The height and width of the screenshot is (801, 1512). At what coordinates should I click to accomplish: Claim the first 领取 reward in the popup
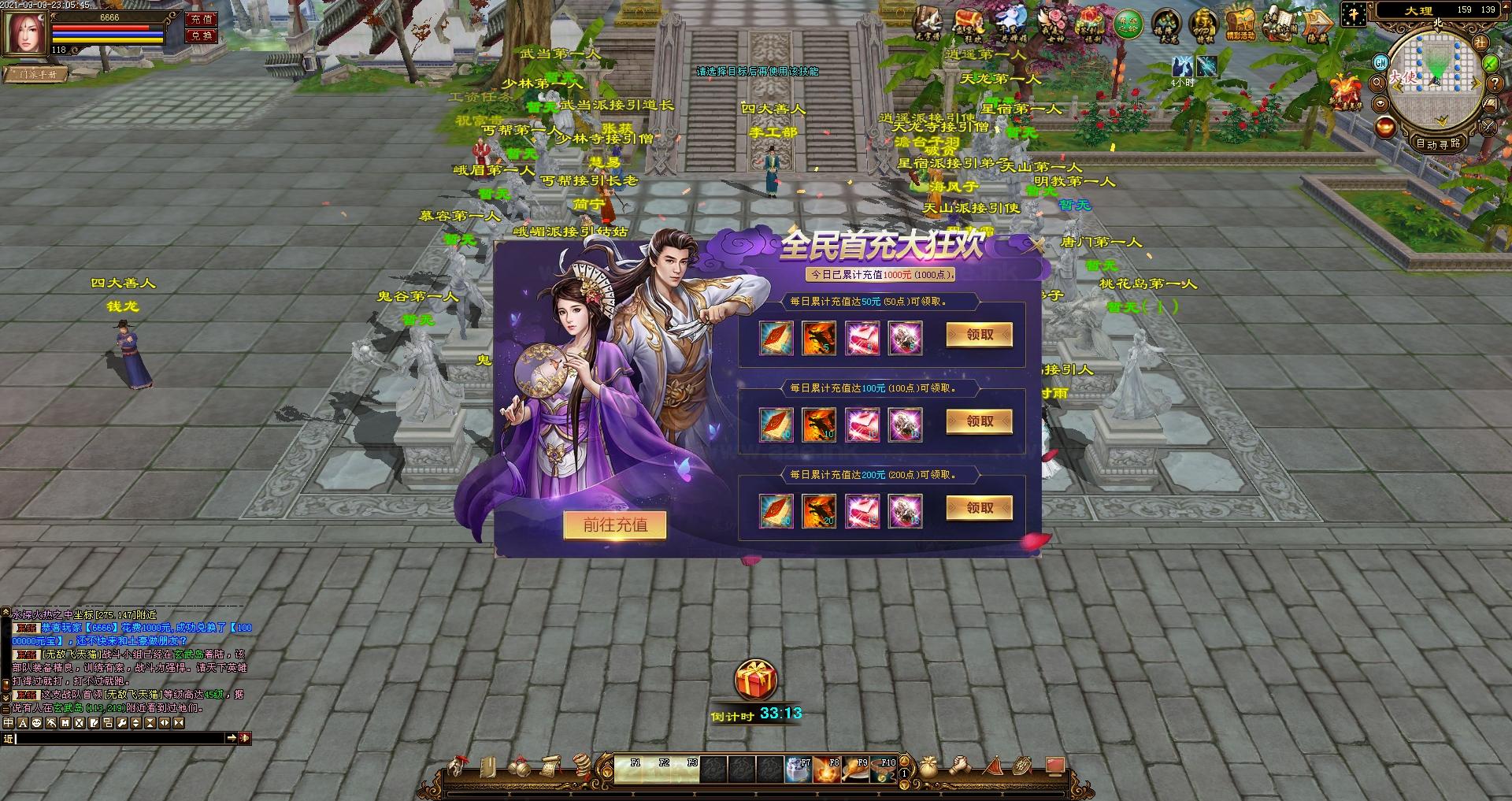979,334
